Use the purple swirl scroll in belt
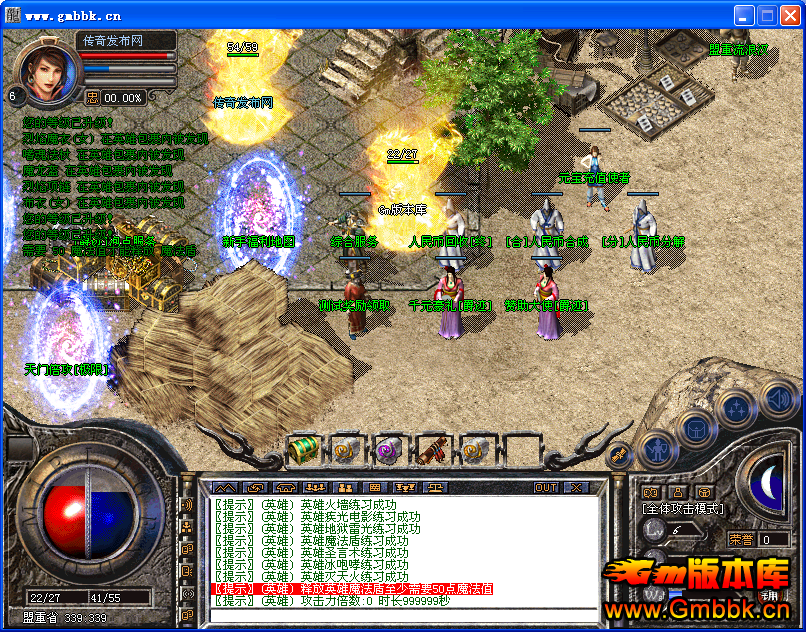806x632 pixels. click(x=387, y=450)
